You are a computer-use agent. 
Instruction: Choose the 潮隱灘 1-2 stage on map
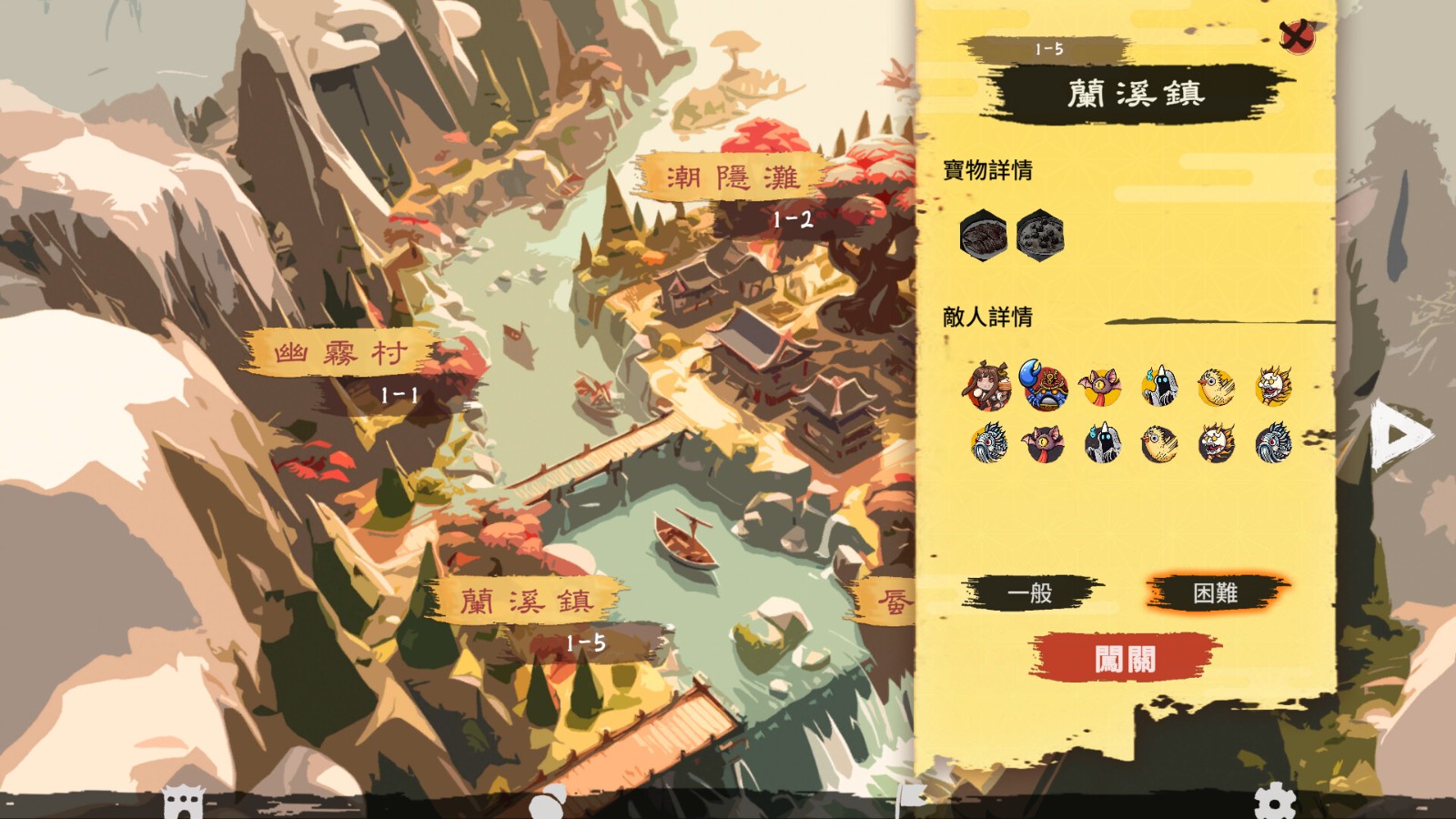733,177
